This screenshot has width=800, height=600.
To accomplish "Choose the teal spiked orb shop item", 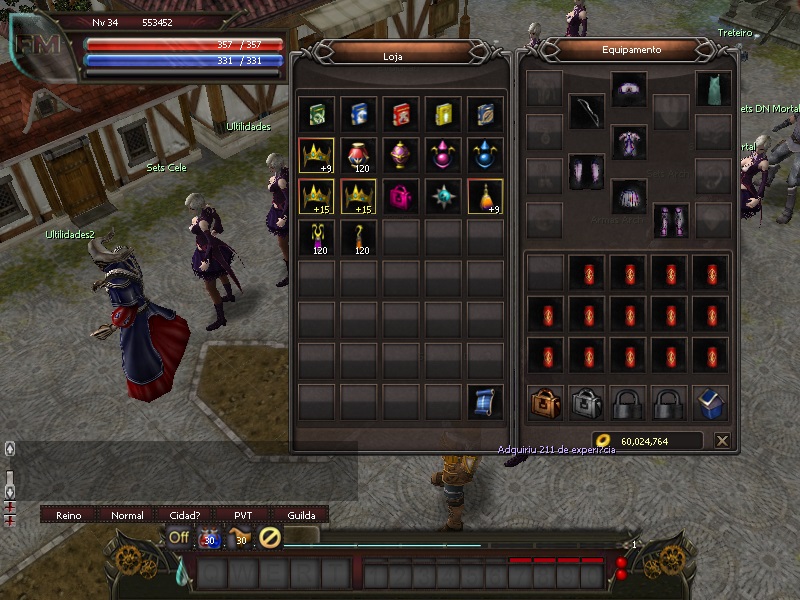I will click(443, 196).
